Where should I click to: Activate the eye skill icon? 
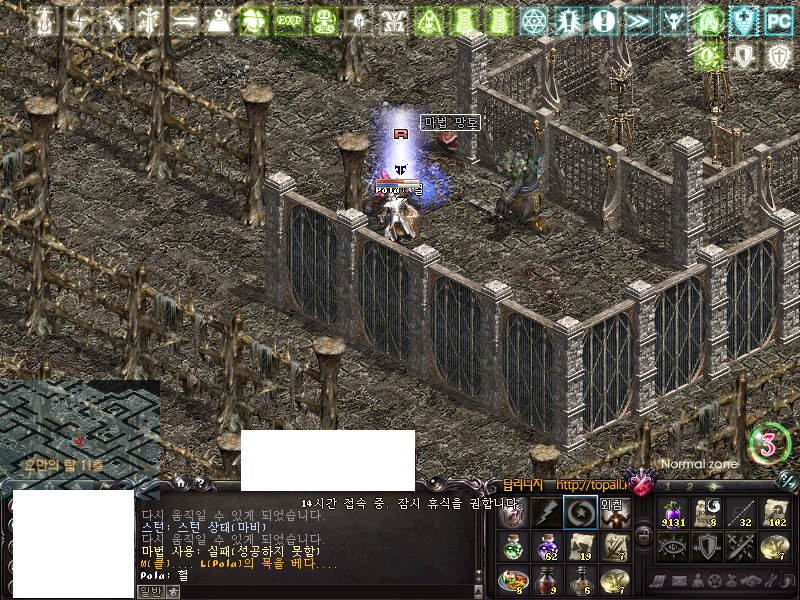671,547
